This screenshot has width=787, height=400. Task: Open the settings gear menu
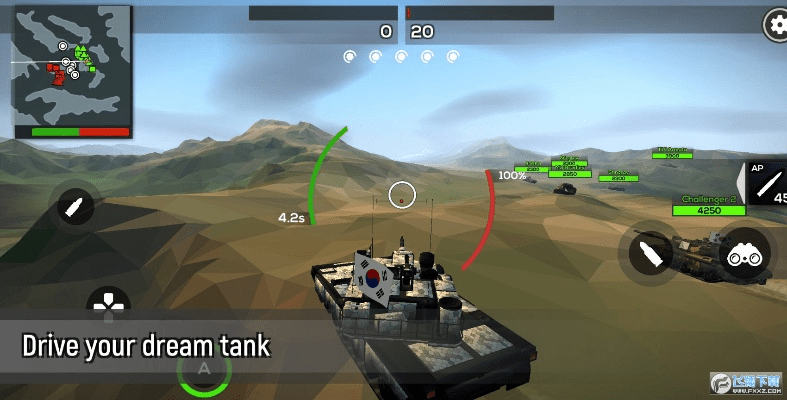coord(776,23)
